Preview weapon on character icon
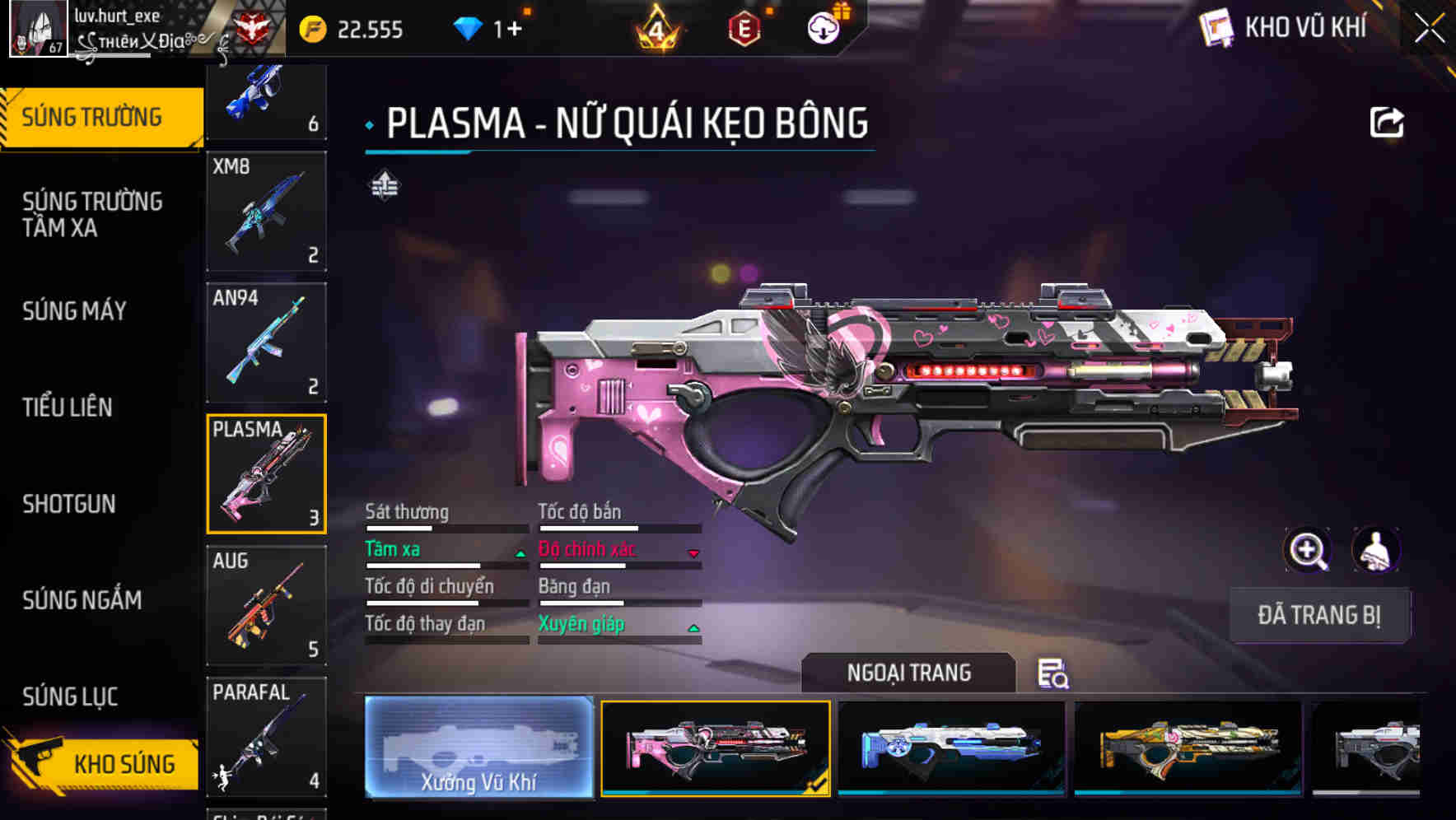1456x820 pixels. pos(1375,550)
